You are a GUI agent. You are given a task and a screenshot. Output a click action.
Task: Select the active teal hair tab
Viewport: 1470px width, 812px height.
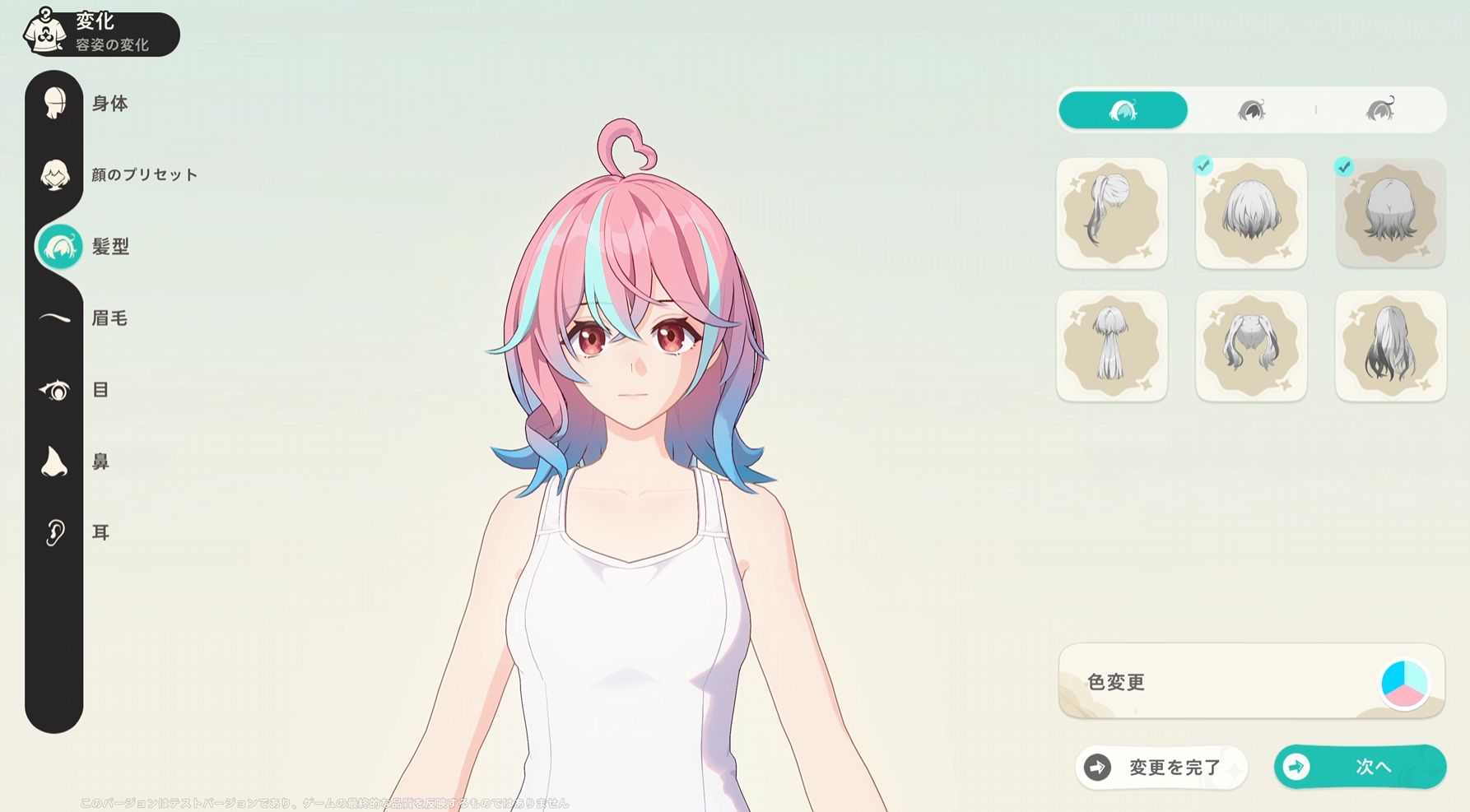pyautogui.click(x=1123, y=110)
